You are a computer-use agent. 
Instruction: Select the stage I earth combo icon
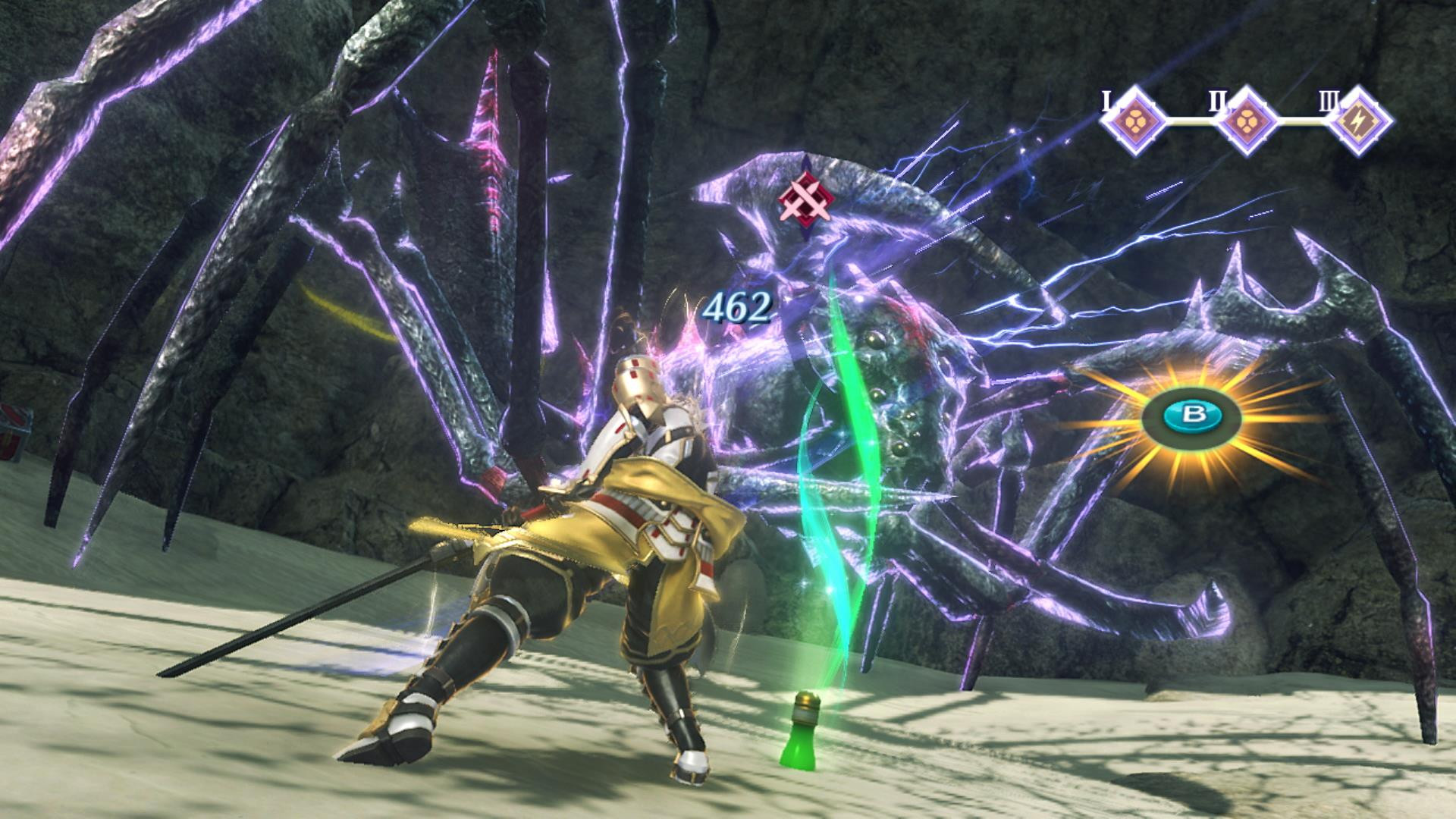click(1134, 120)
